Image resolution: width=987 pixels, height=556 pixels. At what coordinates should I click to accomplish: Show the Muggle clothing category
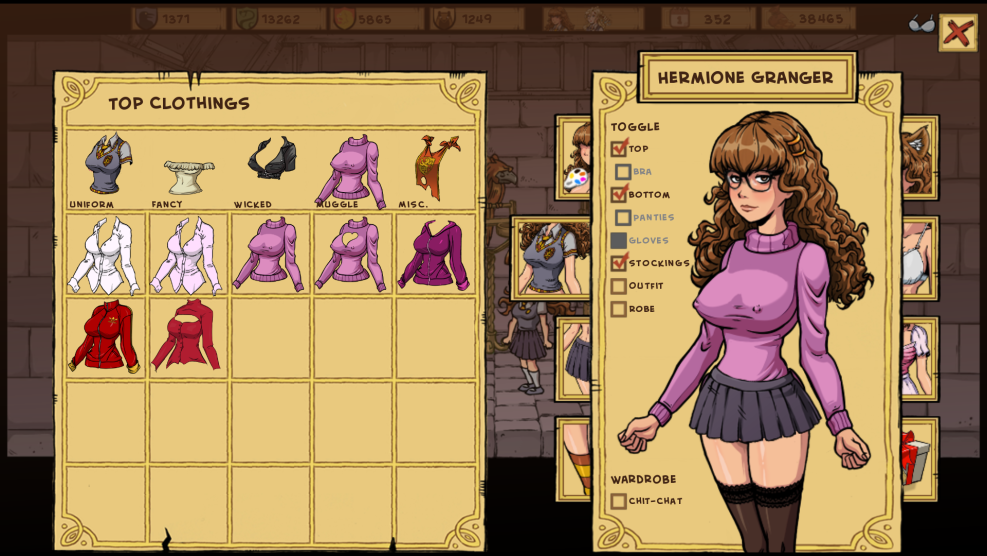point(352,170)
